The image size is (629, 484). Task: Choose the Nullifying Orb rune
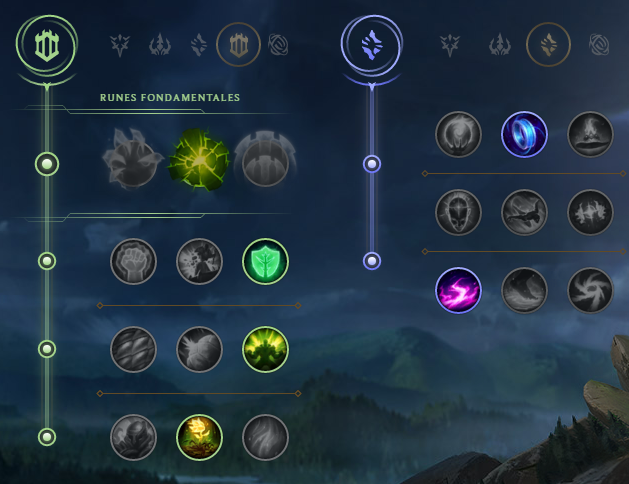(459, 134)
